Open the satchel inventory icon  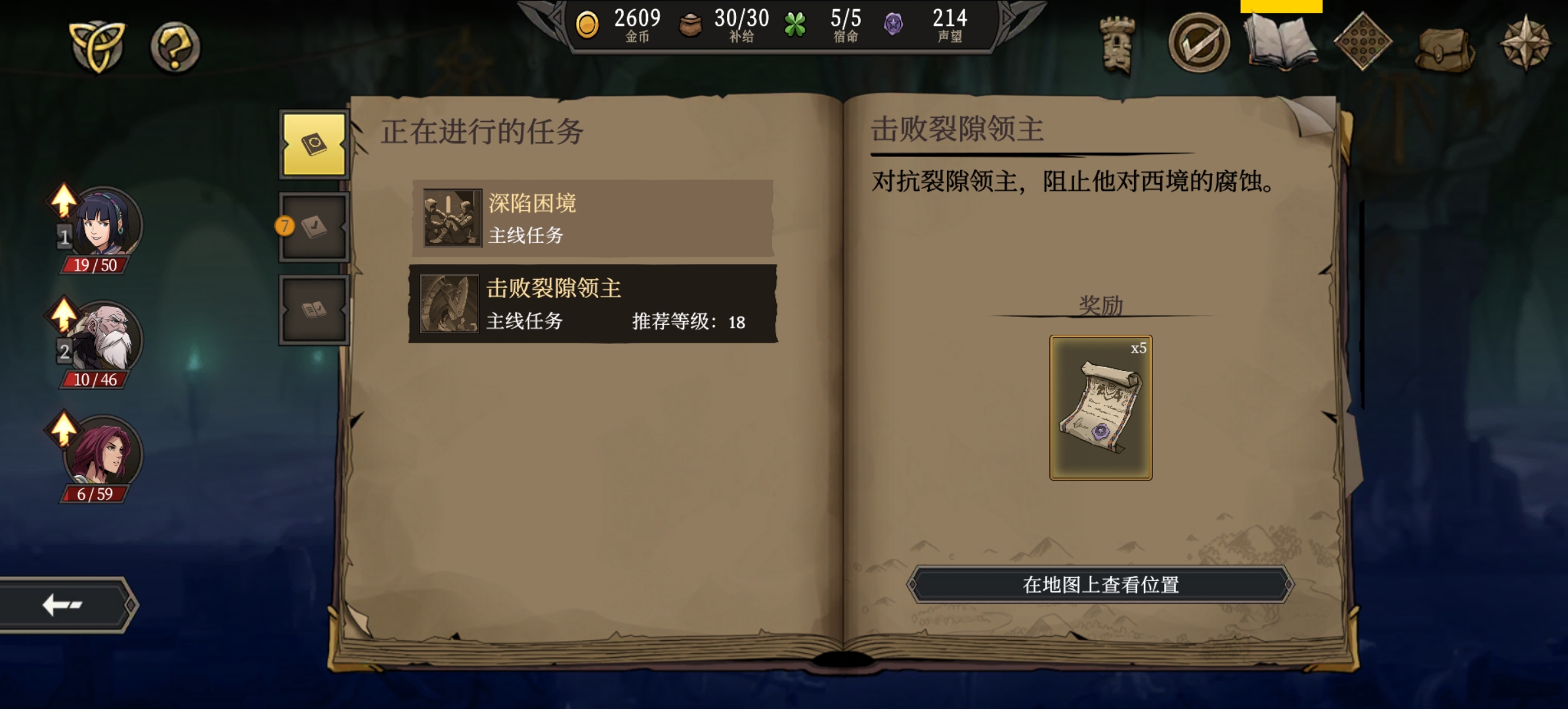[1448, 43]
